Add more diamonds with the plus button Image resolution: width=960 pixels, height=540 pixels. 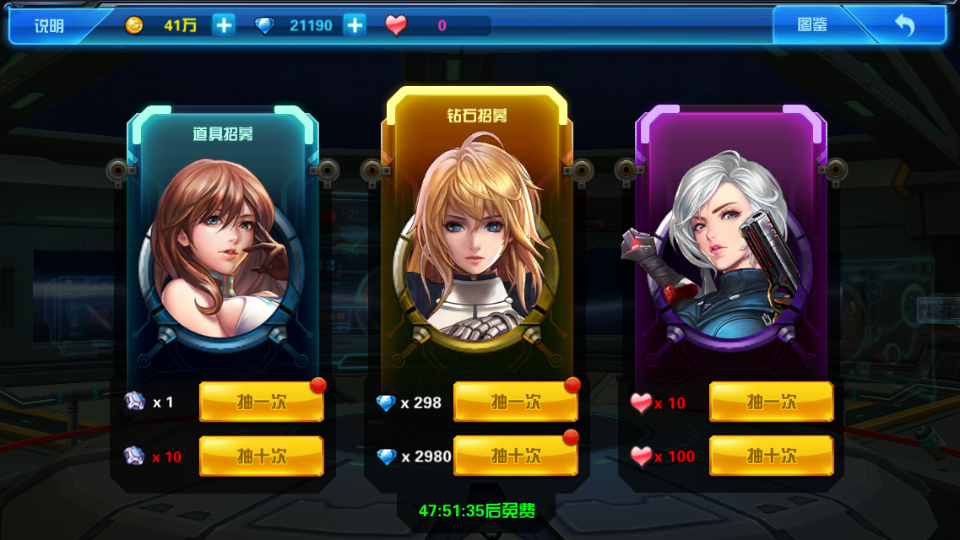pos(355,26)
